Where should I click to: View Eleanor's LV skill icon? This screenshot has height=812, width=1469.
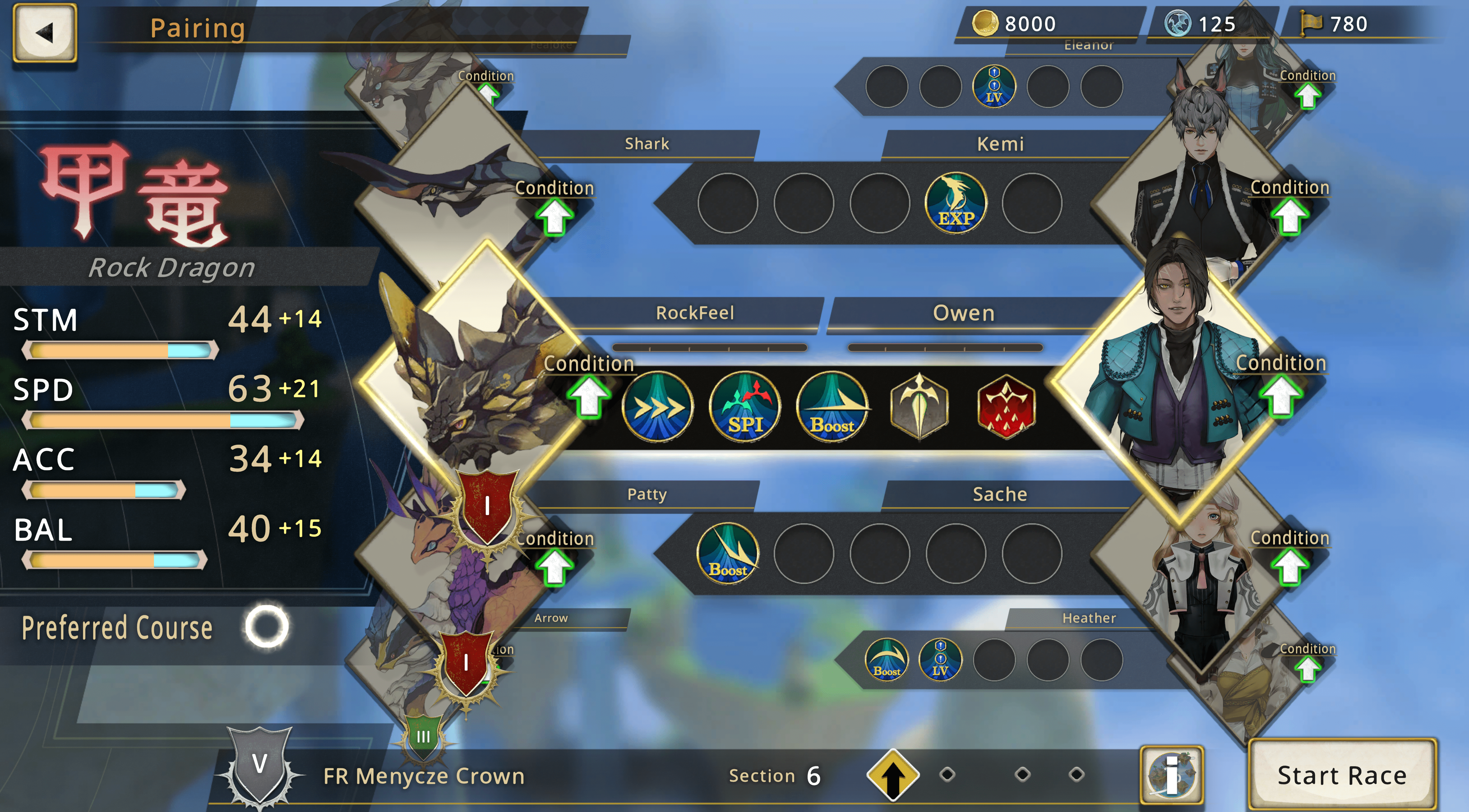point(994,87)
